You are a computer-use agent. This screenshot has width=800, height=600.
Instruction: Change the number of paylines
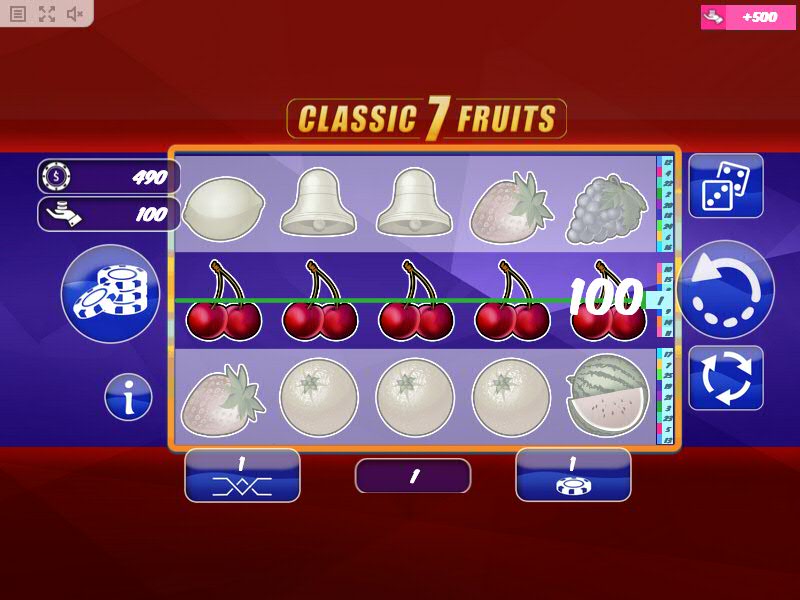coord(242,475)
